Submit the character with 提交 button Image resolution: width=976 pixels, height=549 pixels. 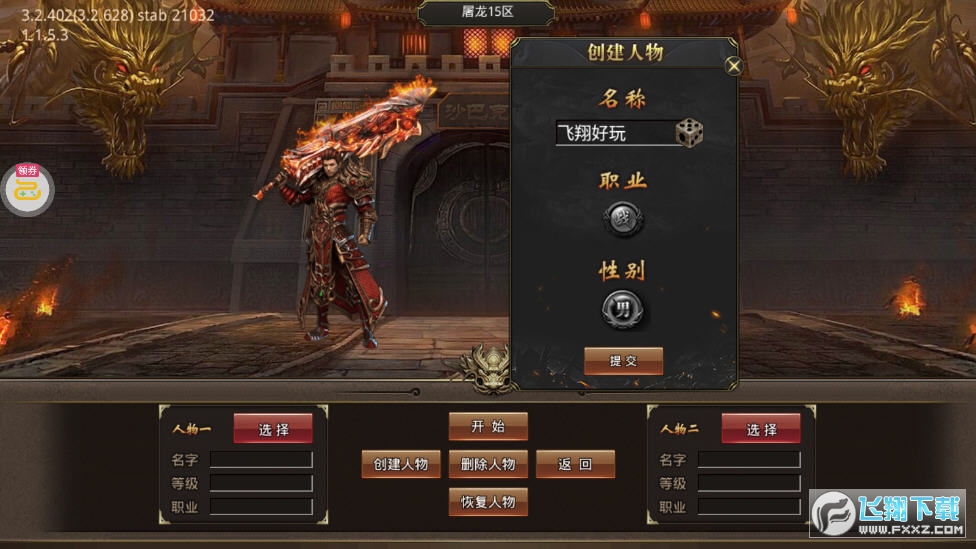(623, 361)
